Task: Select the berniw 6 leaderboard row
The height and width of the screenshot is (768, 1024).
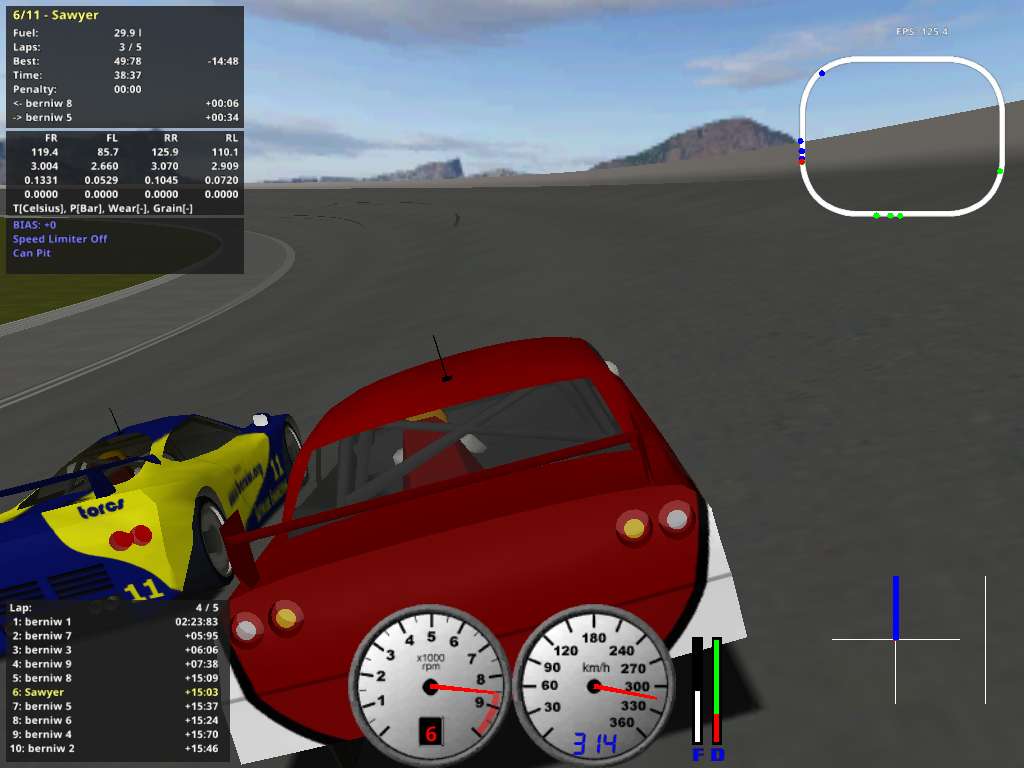Action: (117, 720)
